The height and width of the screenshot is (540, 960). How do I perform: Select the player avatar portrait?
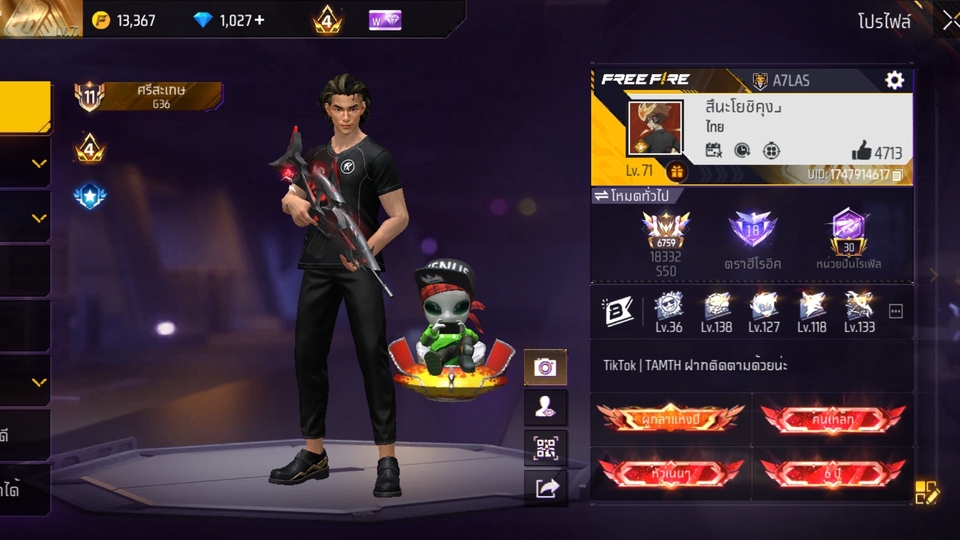655,128
